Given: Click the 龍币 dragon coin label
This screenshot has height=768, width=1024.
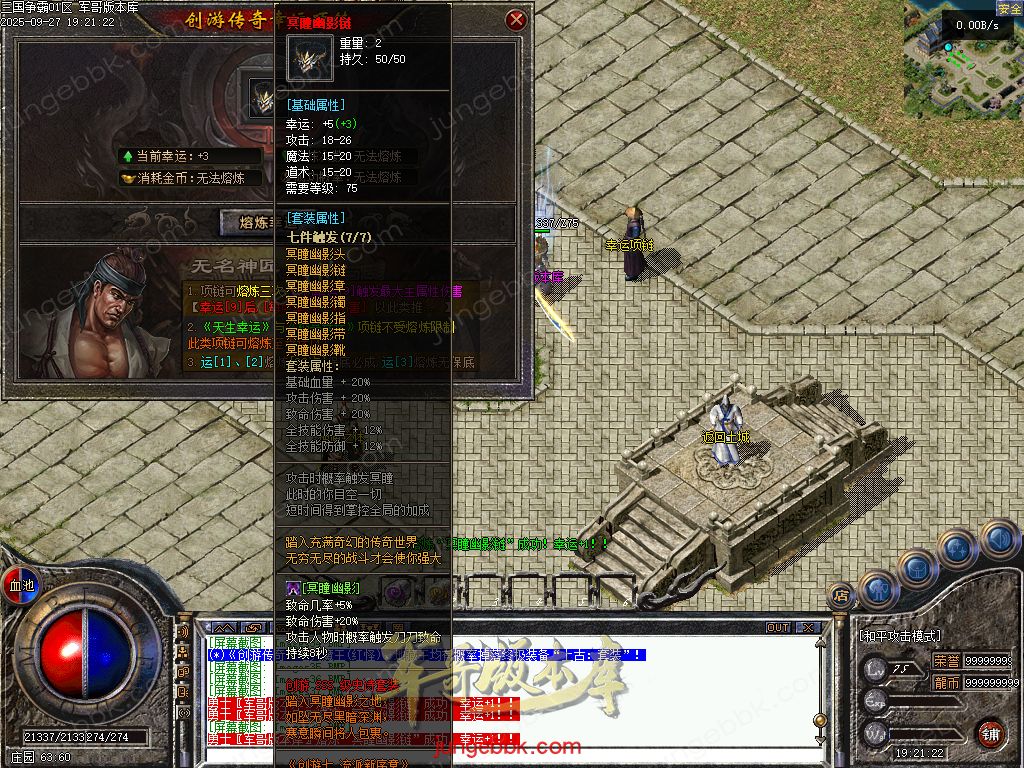Looking at the screenshot, I should pos(946,682).
